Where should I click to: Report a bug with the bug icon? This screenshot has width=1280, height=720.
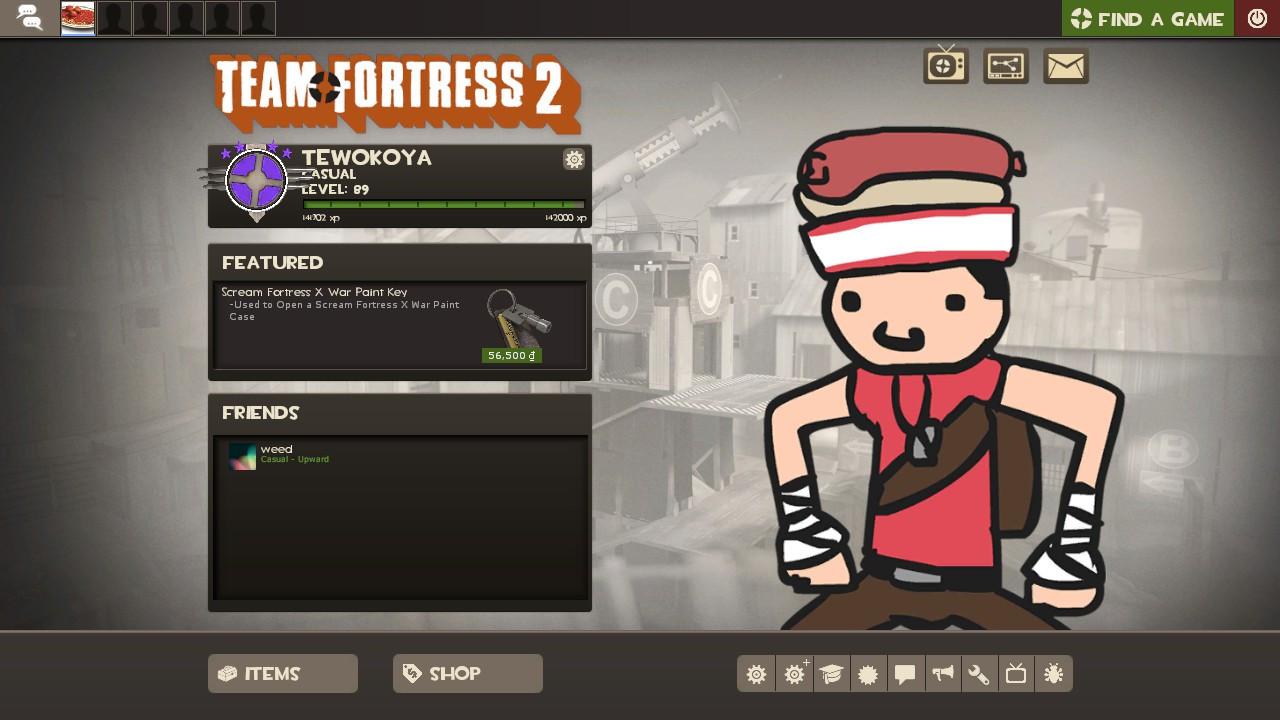click(1053, 673)
